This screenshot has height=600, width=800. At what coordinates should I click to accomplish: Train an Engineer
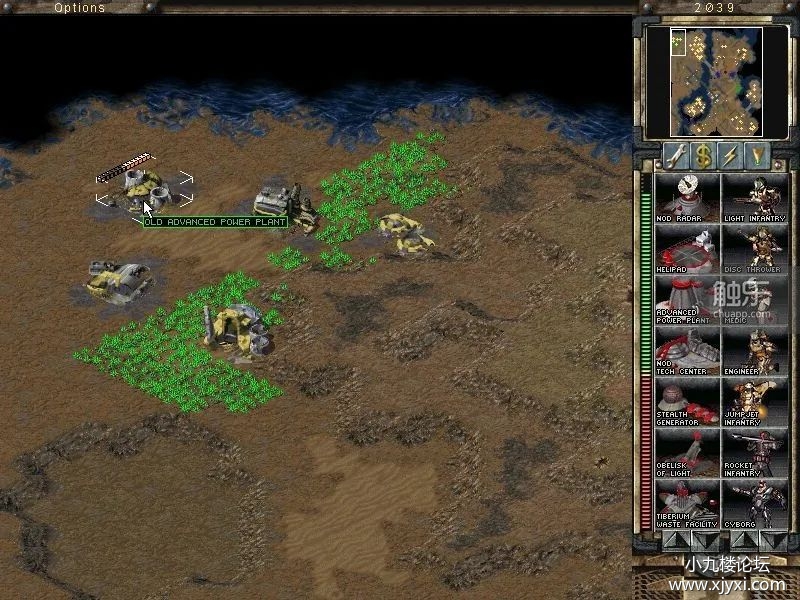pyautogui.click(x=754, y=350)
